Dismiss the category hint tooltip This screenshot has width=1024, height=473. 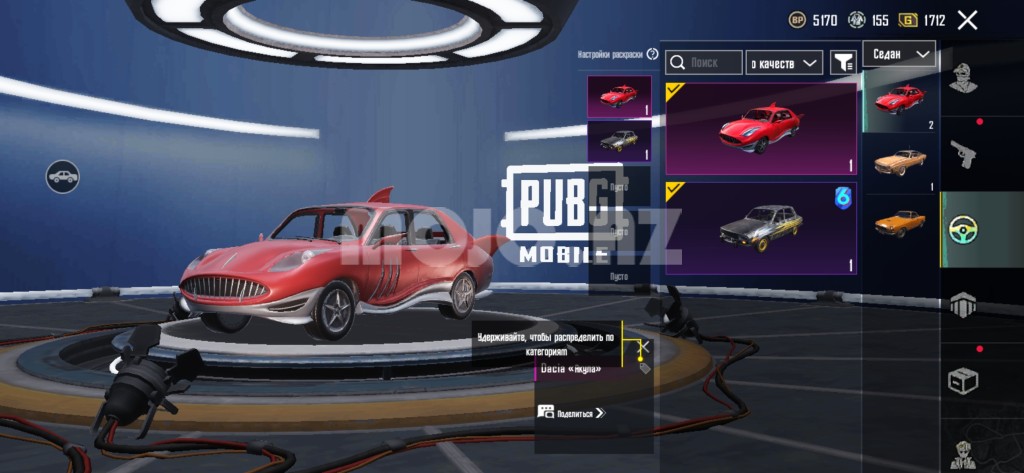(645, 346)
